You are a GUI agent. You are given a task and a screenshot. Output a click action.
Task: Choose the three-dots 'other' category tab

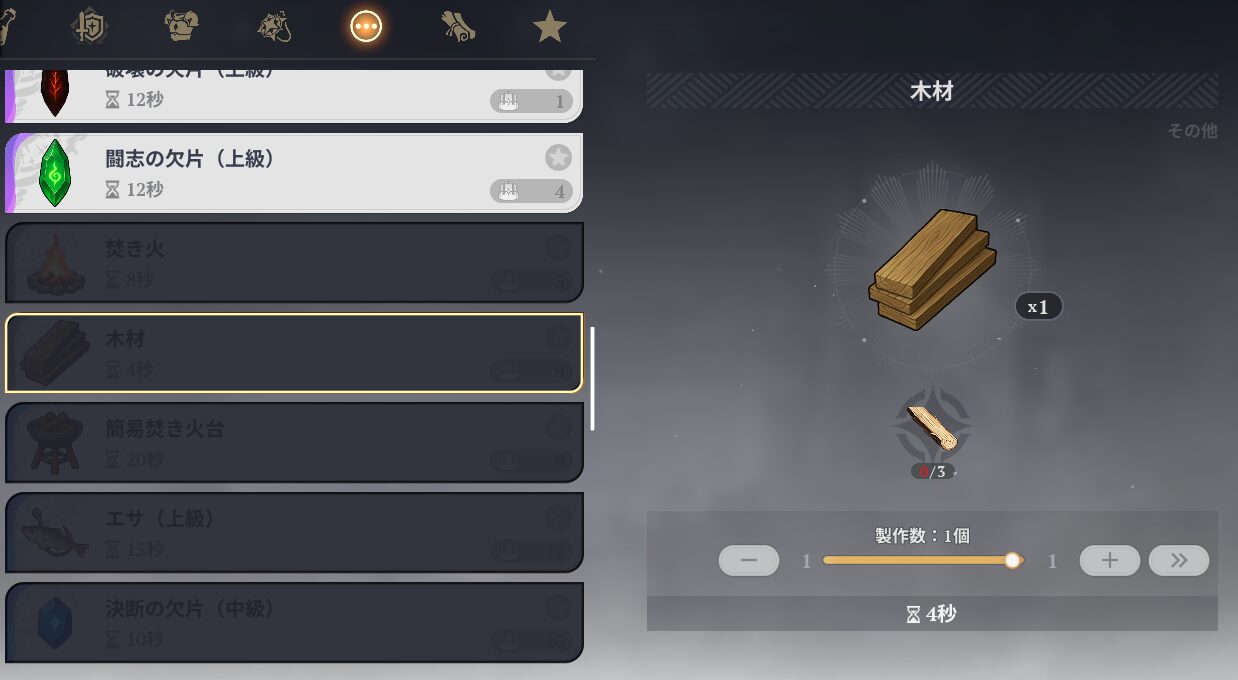(x=366, y=26)
